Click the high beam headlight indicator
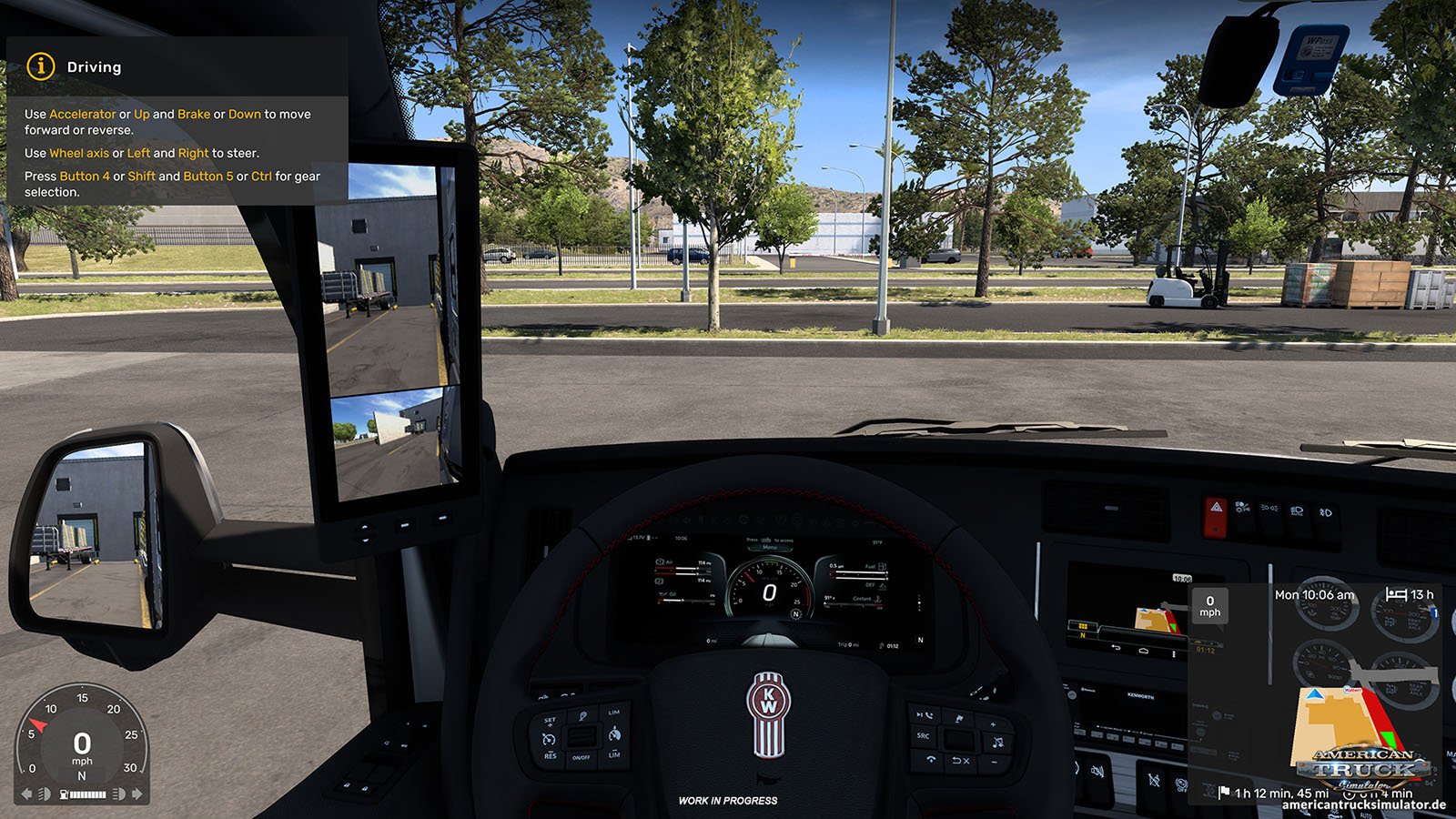Image resolution: width=1456 pixels, height=819 pixels. click(x=118, y=794)
